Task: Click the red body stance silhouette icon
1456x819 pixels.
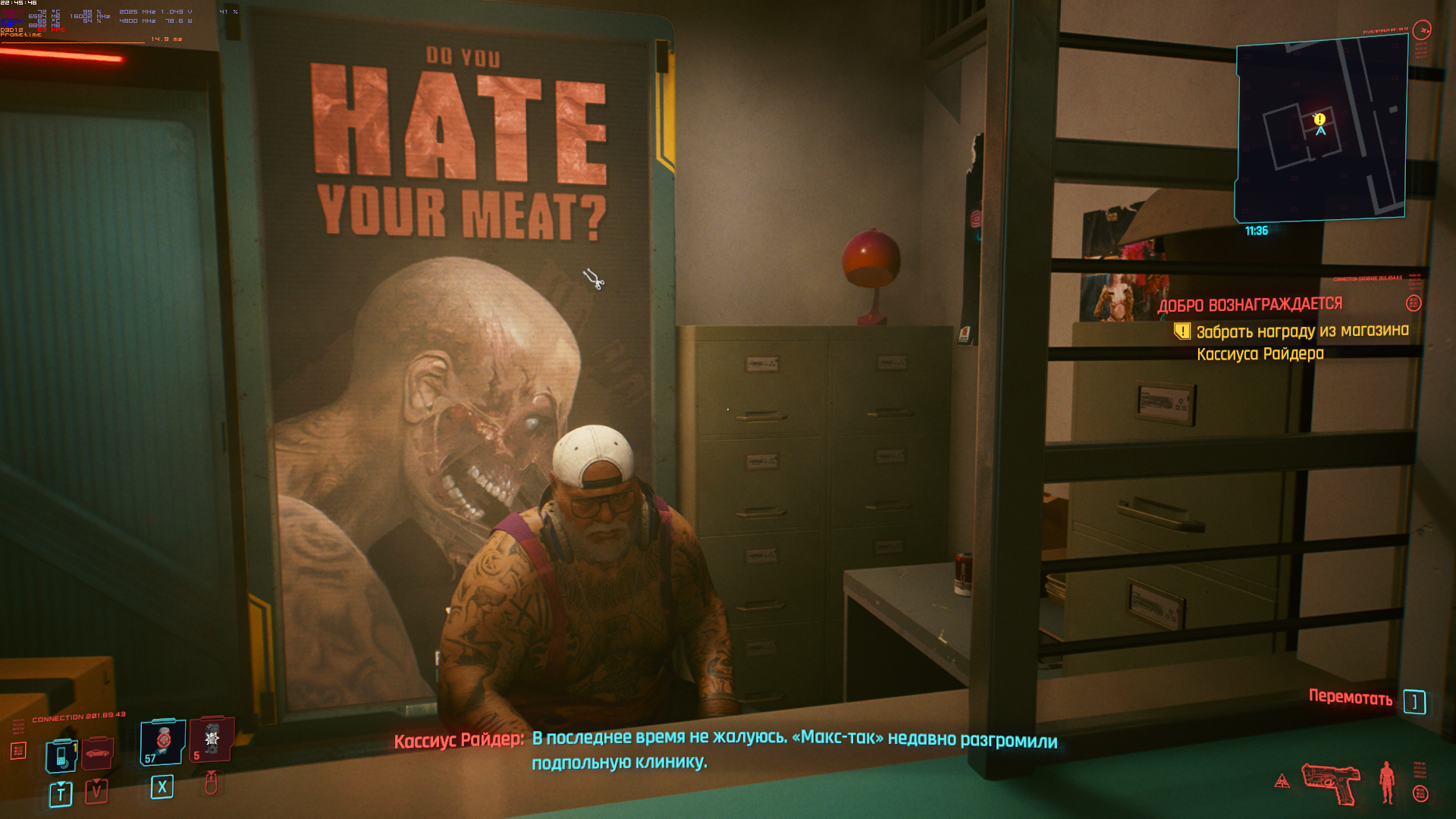Action: (1387, 782)
